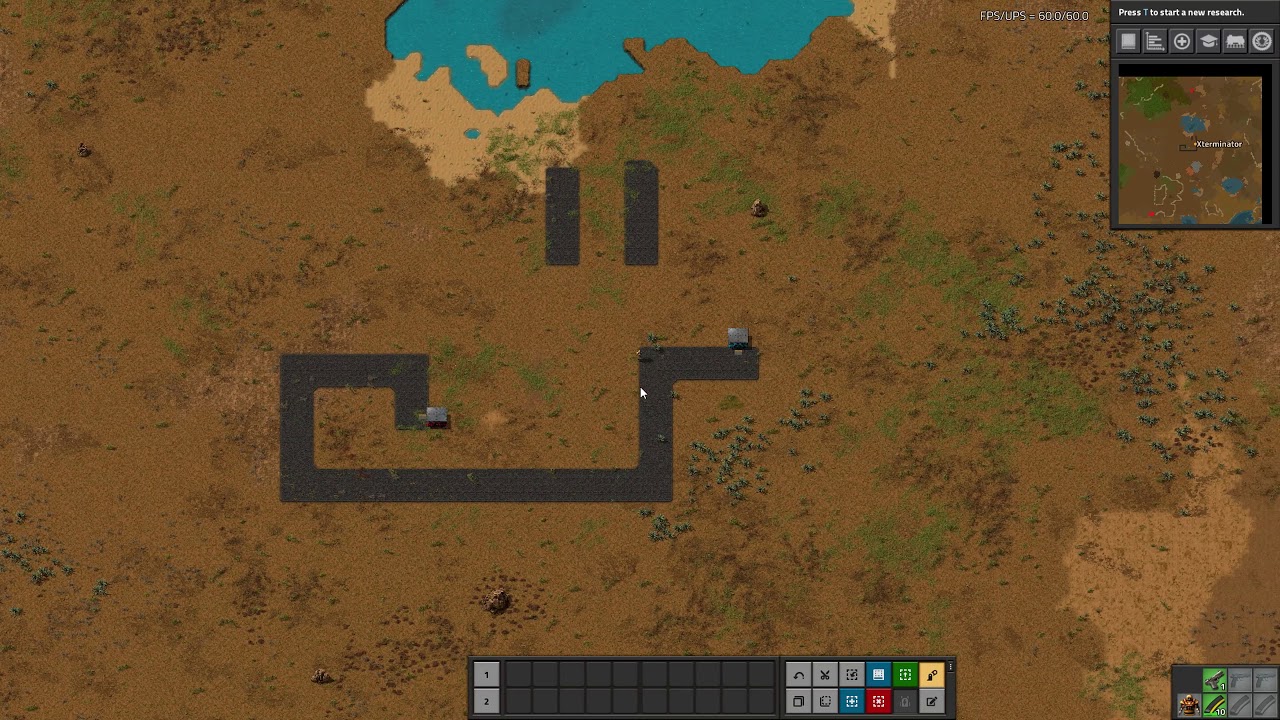Click the armor slot with character figure
The image size is (1280, 720).
[x=1188, y=706]
